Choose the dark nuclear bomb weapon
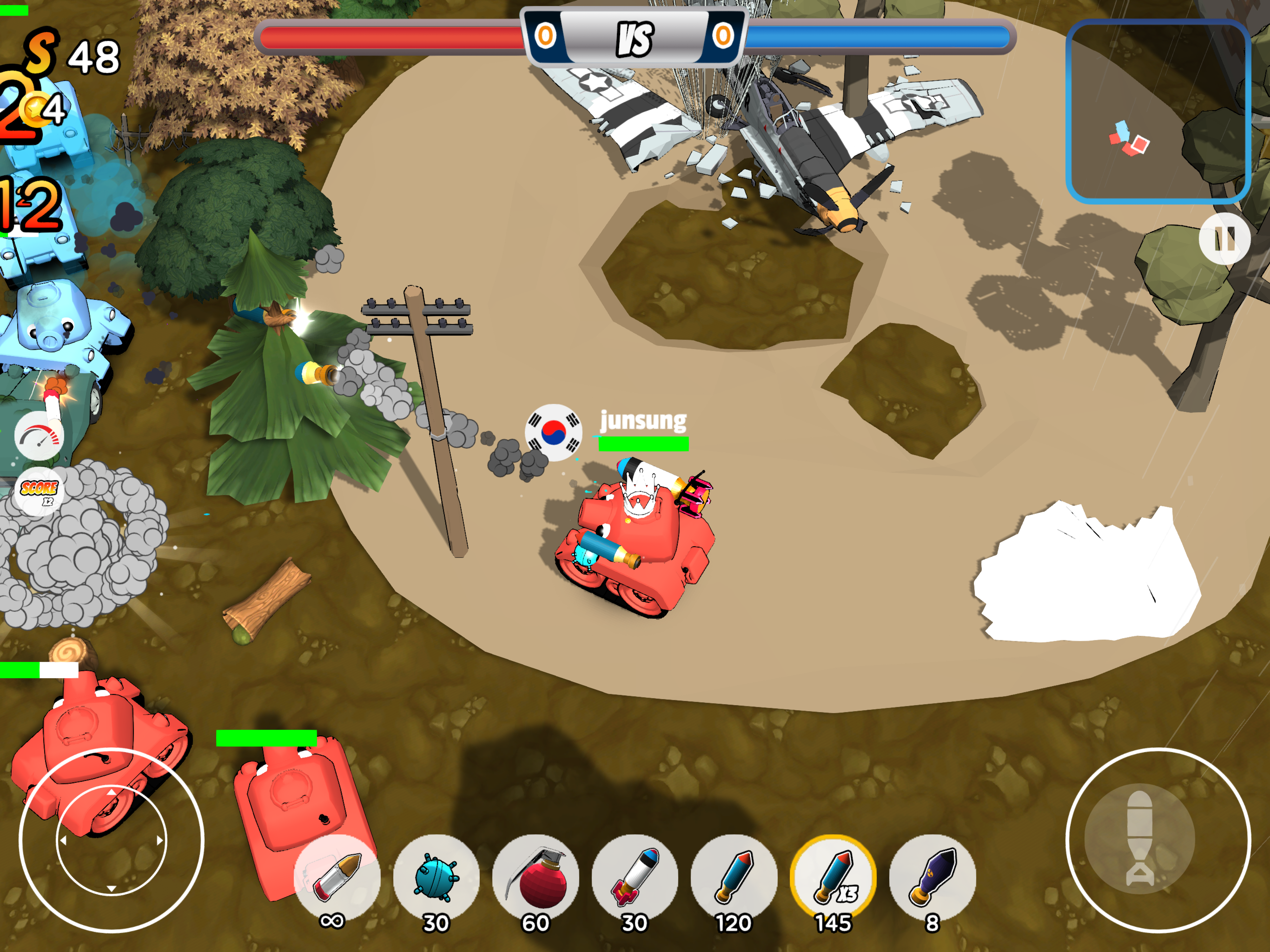 tap(933, 877)
